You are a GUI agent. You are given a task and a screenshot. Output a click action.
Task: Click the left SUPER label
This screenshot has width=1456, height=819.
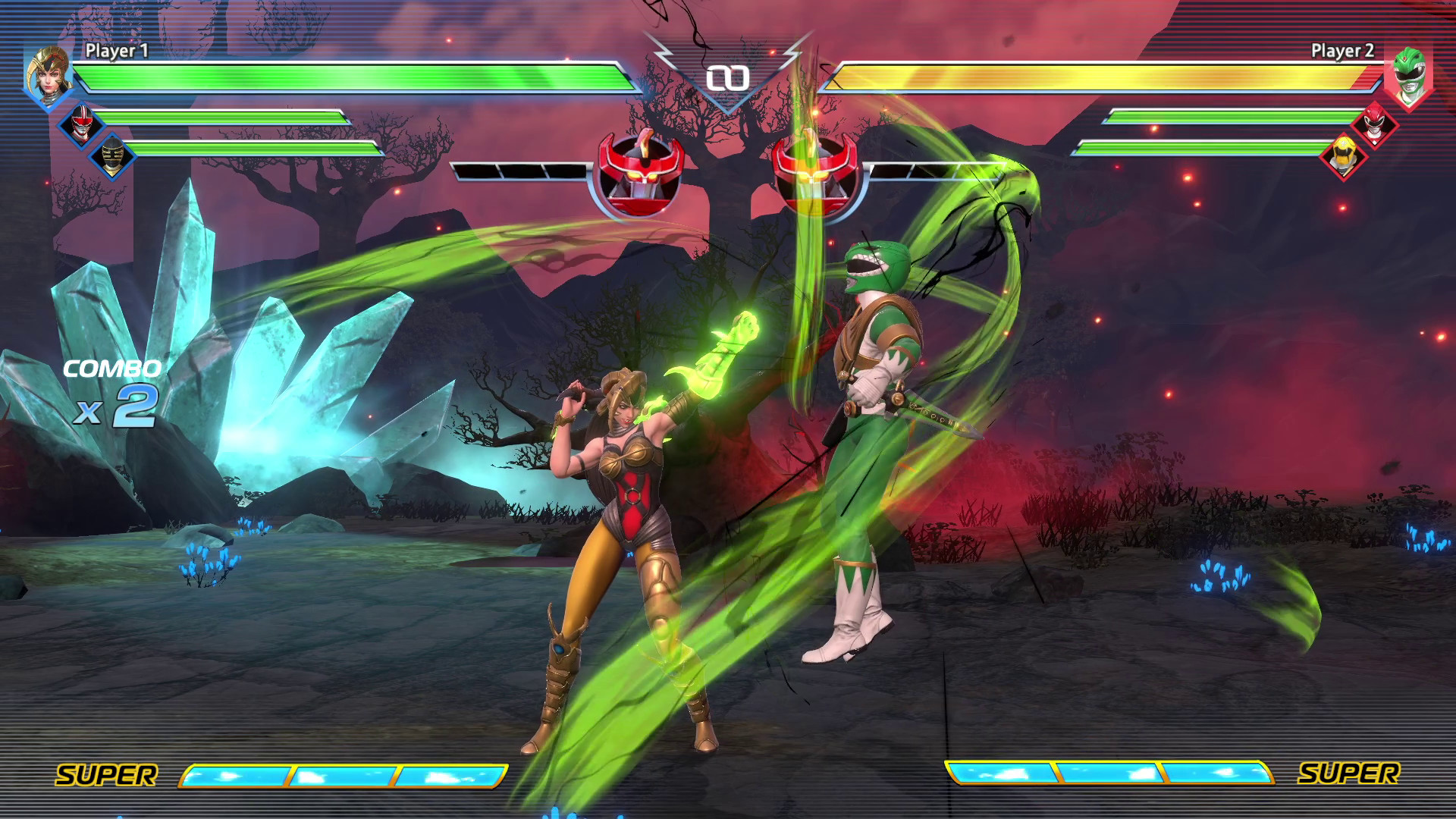108,776
